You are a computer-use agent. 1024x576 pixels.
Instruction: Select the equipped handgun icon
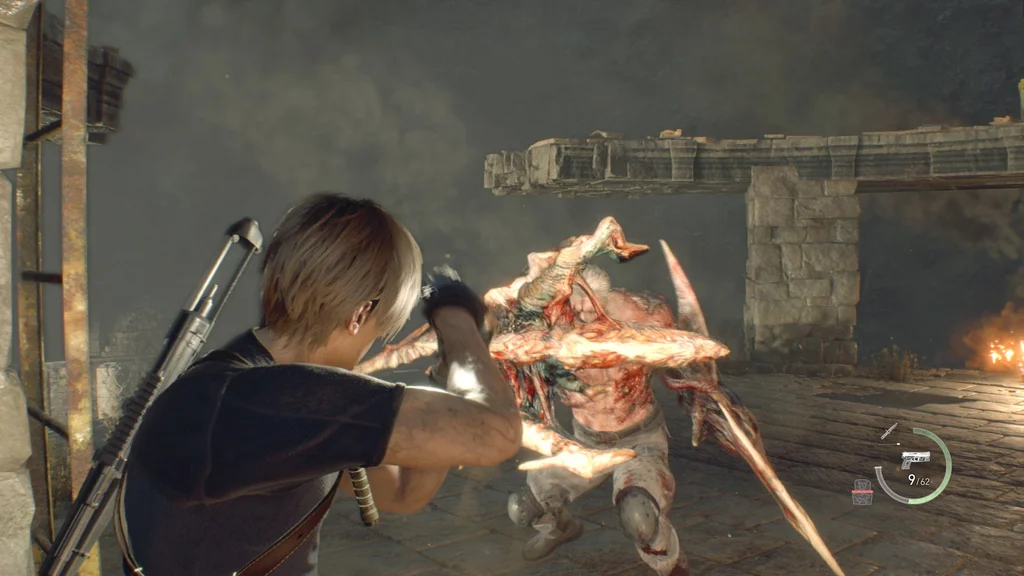pyautogui.click(x=915, y=458)
